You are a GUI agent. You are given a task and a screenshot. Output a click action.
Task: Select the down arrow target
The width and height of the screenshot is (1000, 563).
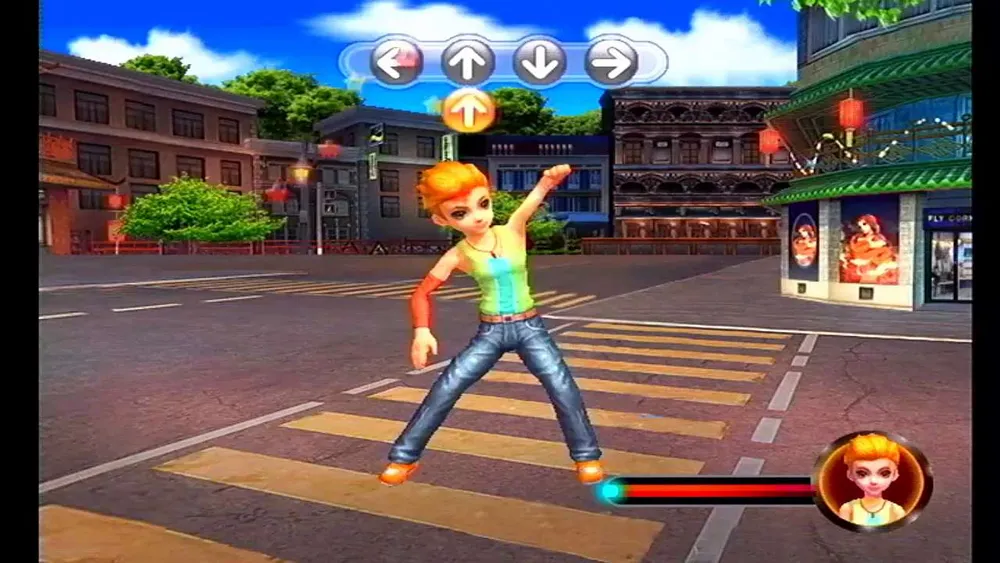click(540, 61)
